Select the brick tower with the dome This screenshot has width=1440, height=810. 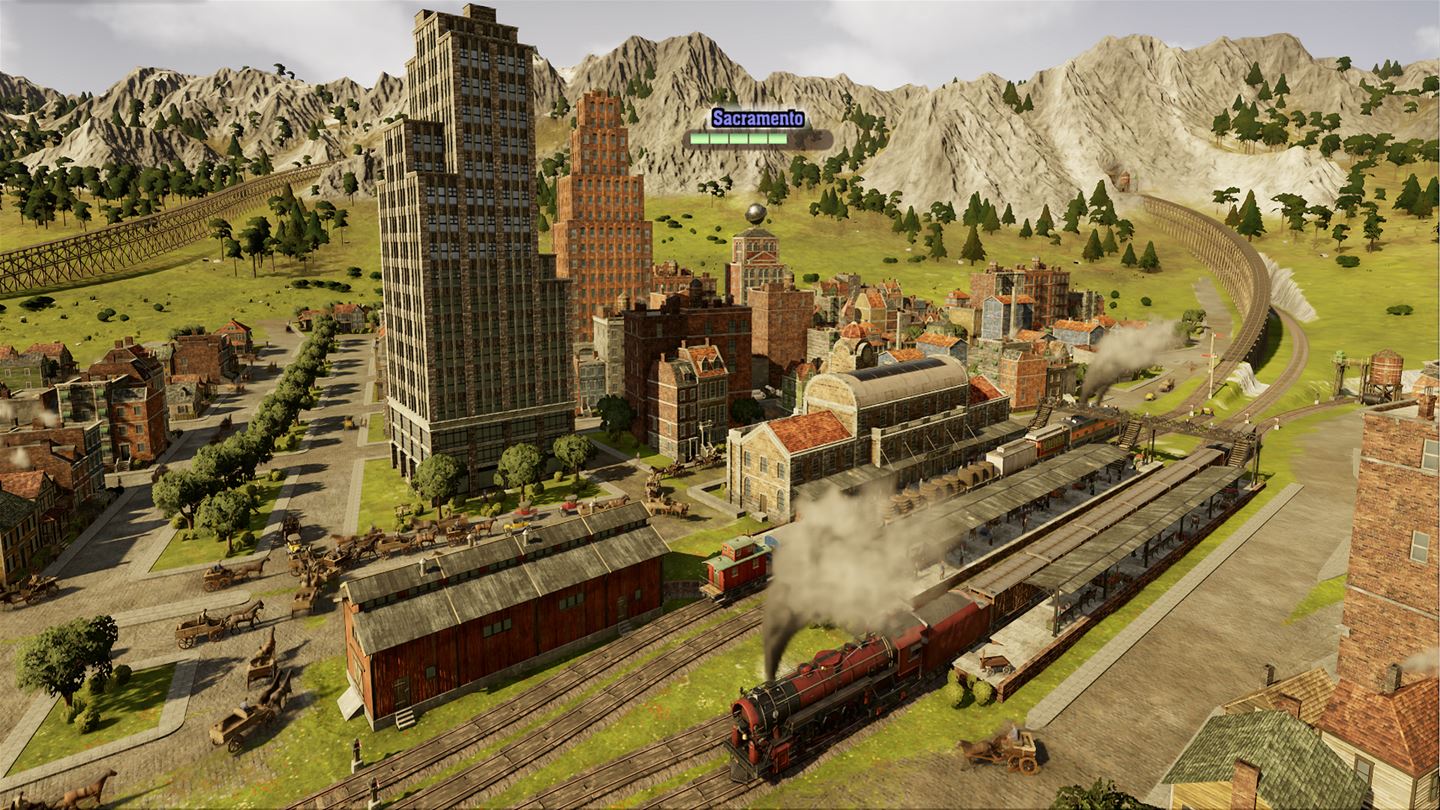point(757,250)
